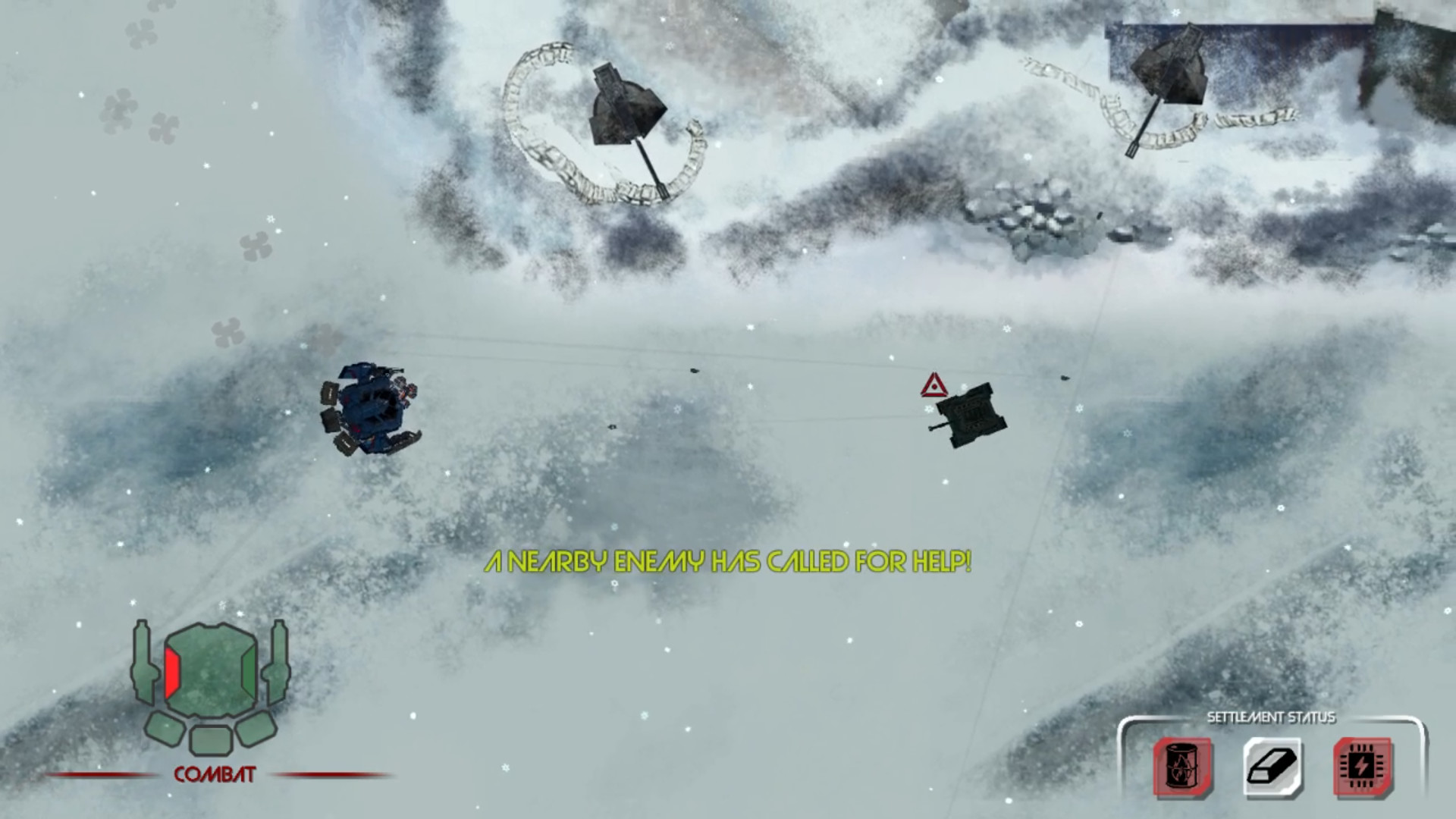Click the COMBAT mode label
The width and height of the screenshot is (1456, 819).
click(x=214, y=775)
